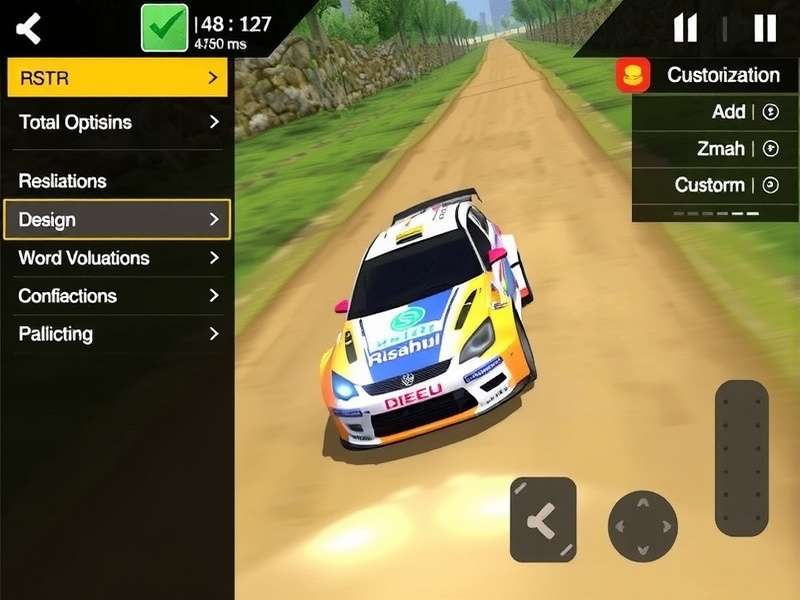The height and width of the screenshot is (600, 800).
Task: Tap the round directional pad control
Action: click(x=642, y=526)
